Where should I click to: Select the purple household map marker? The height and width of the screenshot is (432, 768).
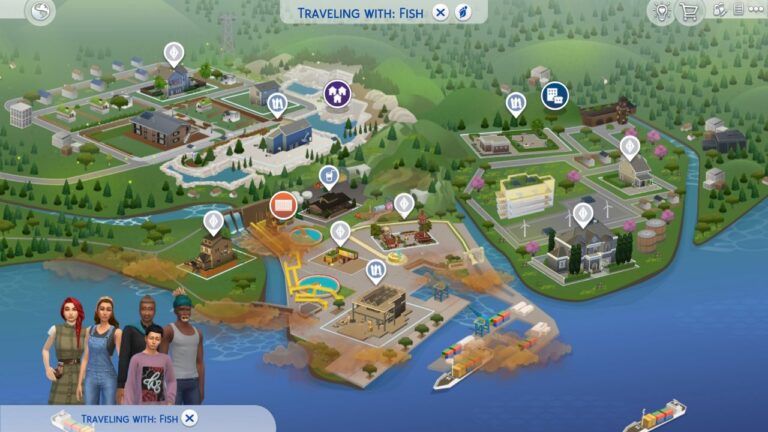coord(337,93)
